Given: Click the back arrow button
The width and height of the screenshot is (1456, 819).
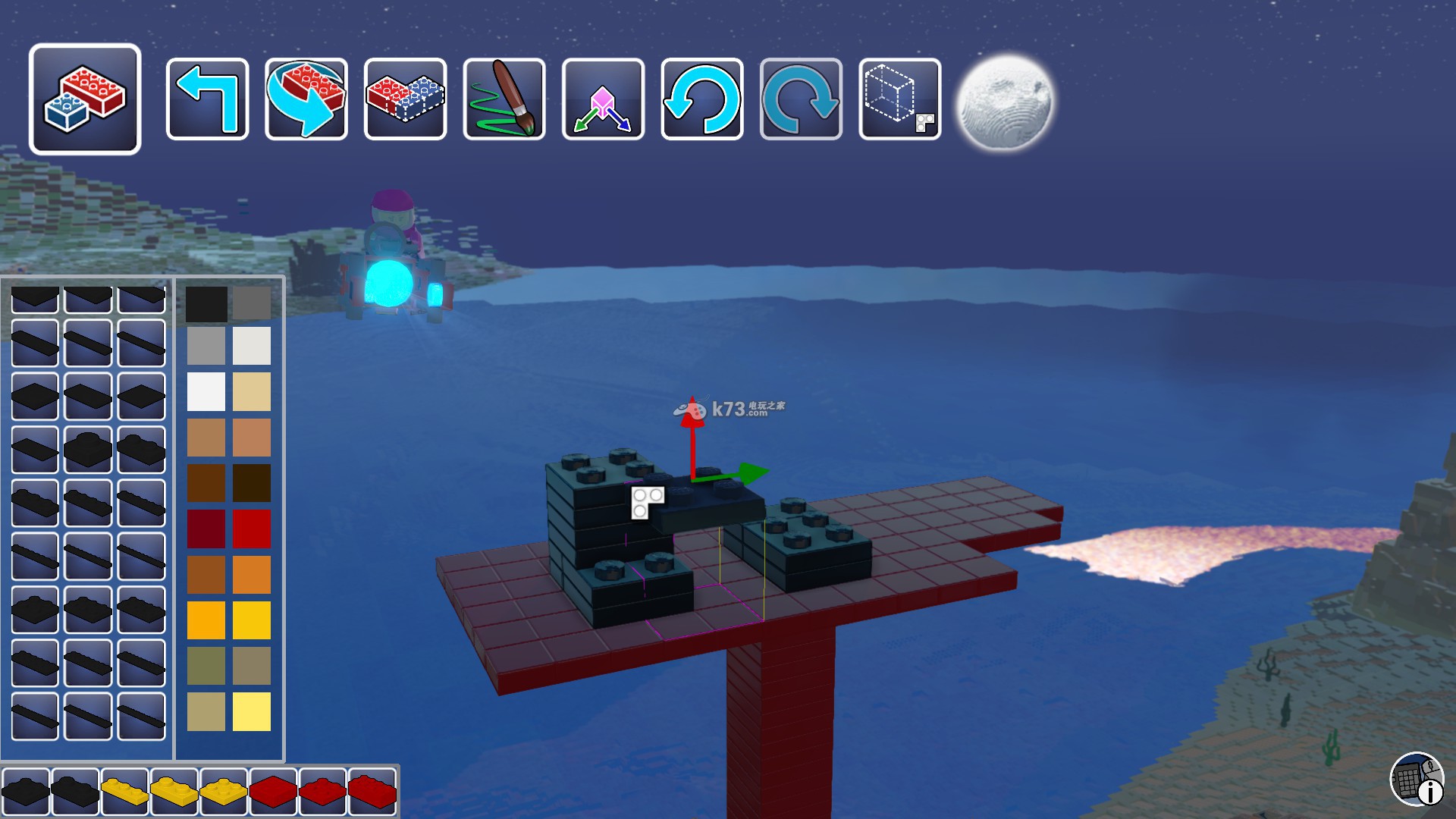Looking at the screenshot, I should point(207,99).
